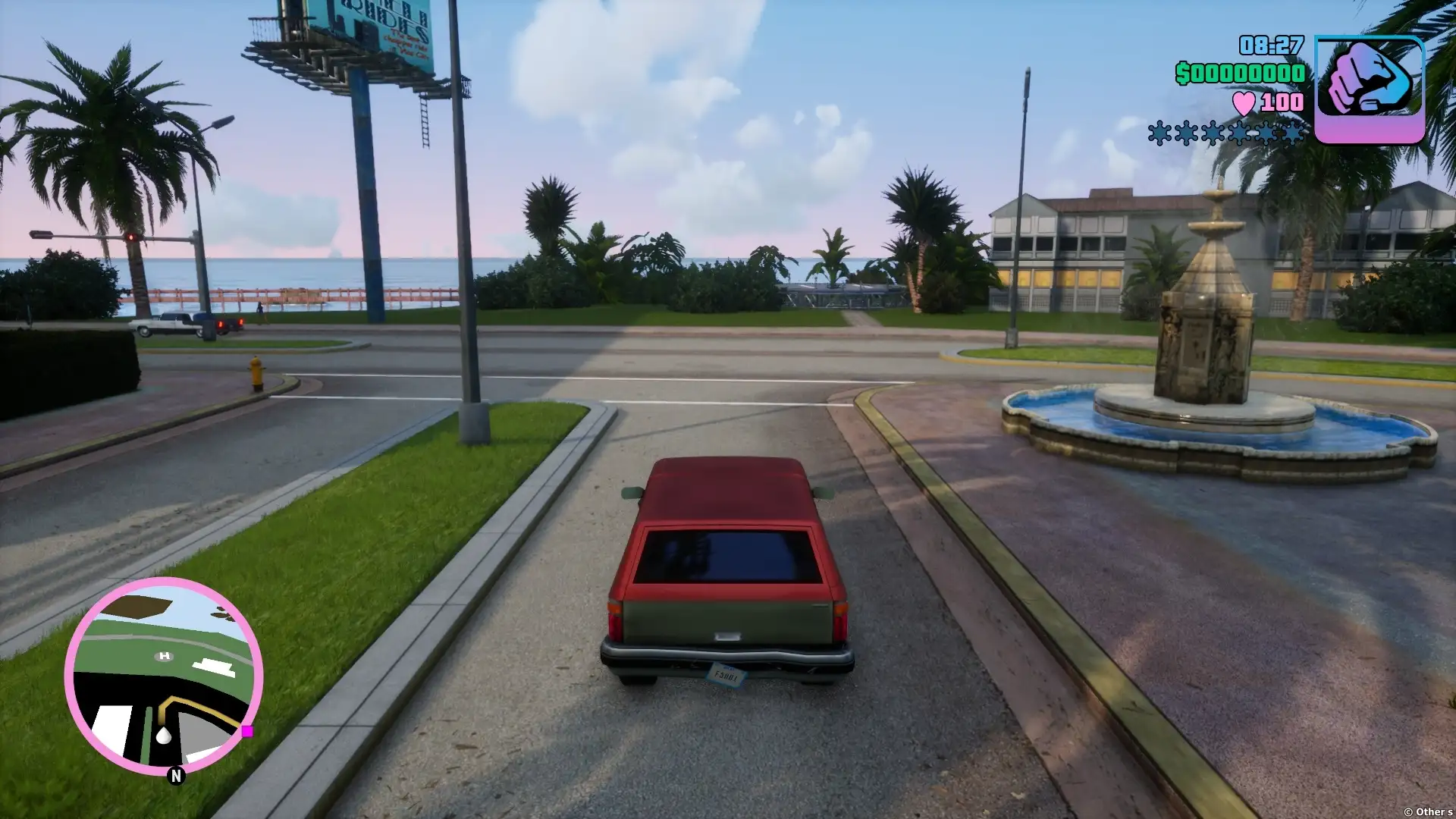Click the white player arrow on radar
The image size is (1456, 819).
coord(164,735)
